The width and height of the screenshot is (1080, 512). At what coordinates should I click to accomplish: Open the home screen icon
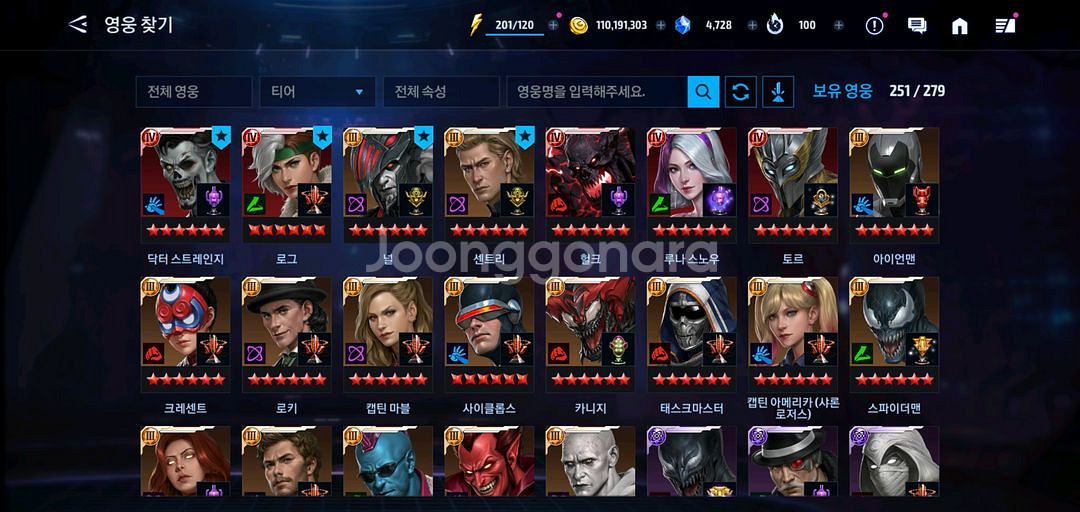click(959, 26)
